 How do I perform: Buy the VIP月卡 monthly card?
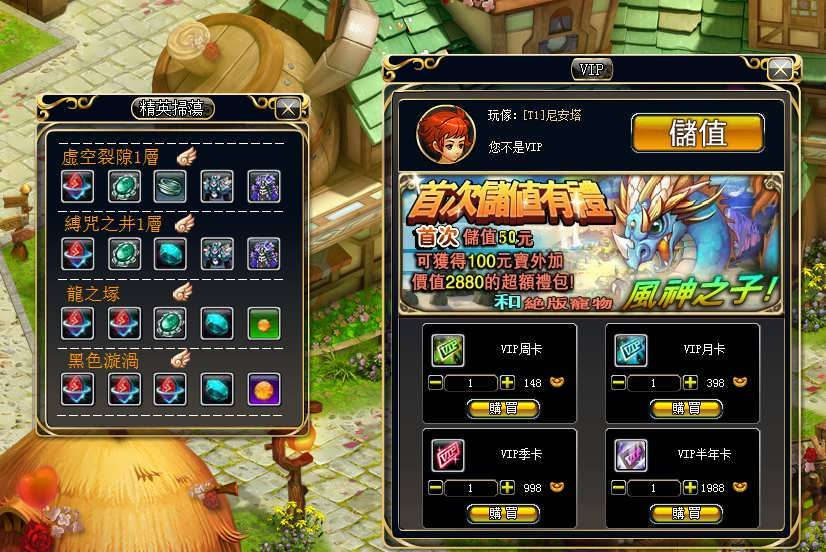coord(685,407)
